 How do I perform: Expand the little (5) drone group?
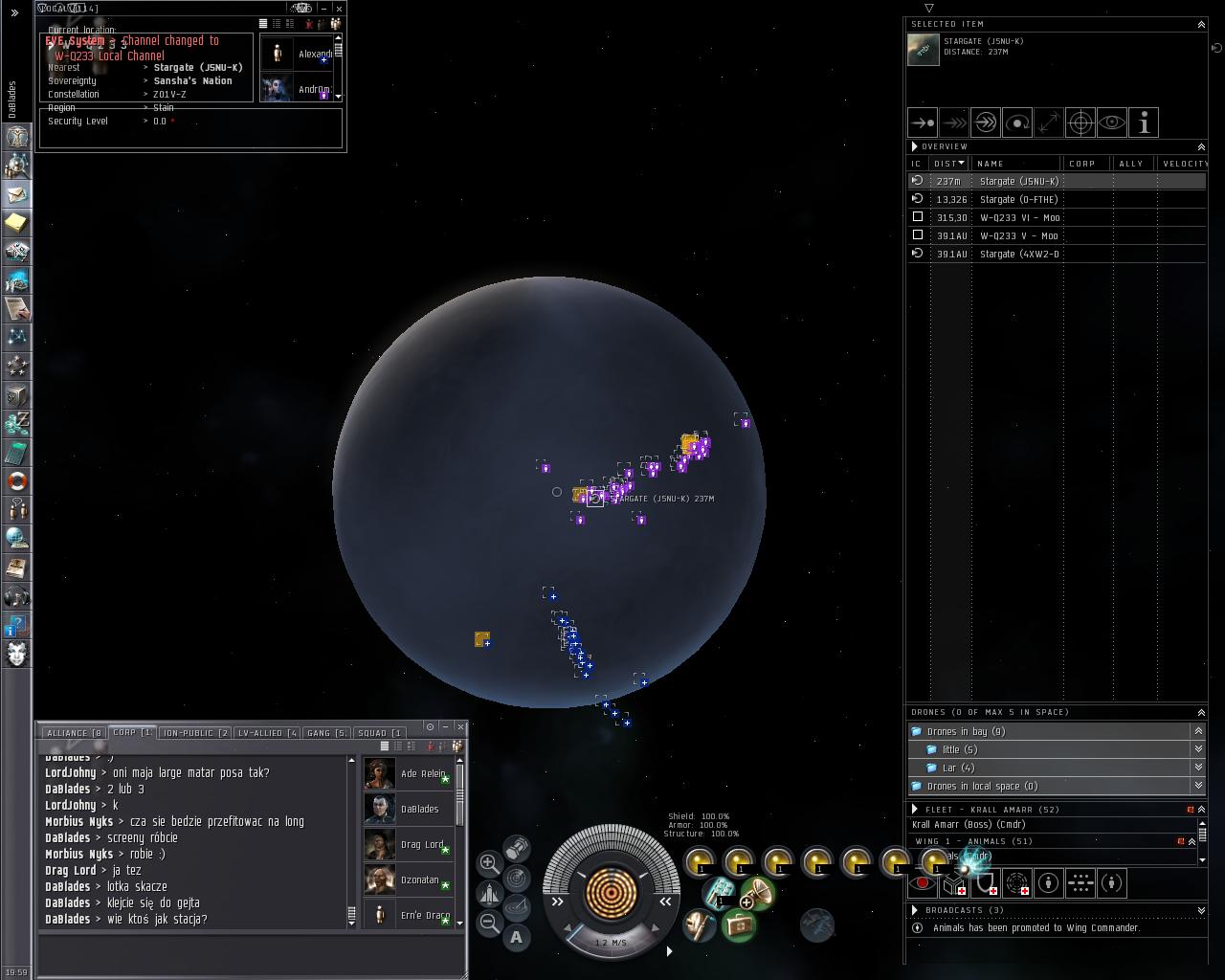point(1198,749)
